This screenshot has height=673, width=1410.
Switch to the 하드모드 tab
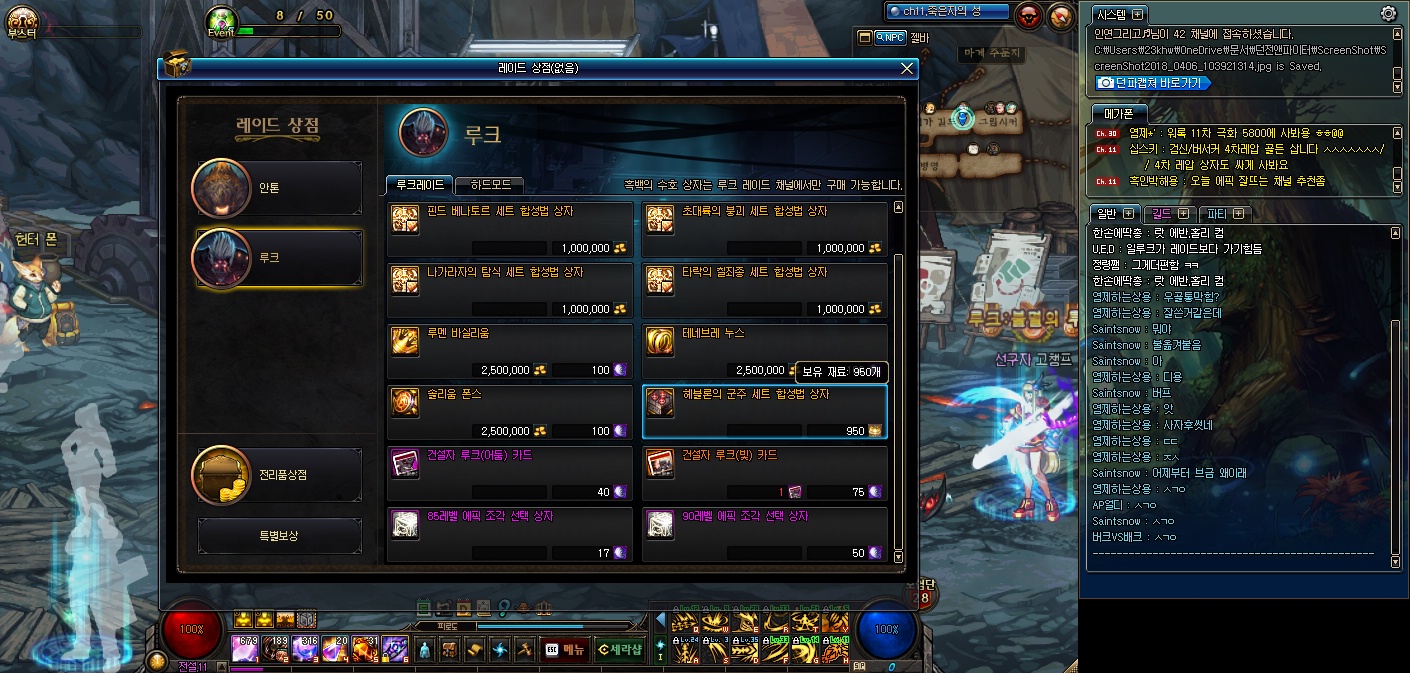[489, 185]
